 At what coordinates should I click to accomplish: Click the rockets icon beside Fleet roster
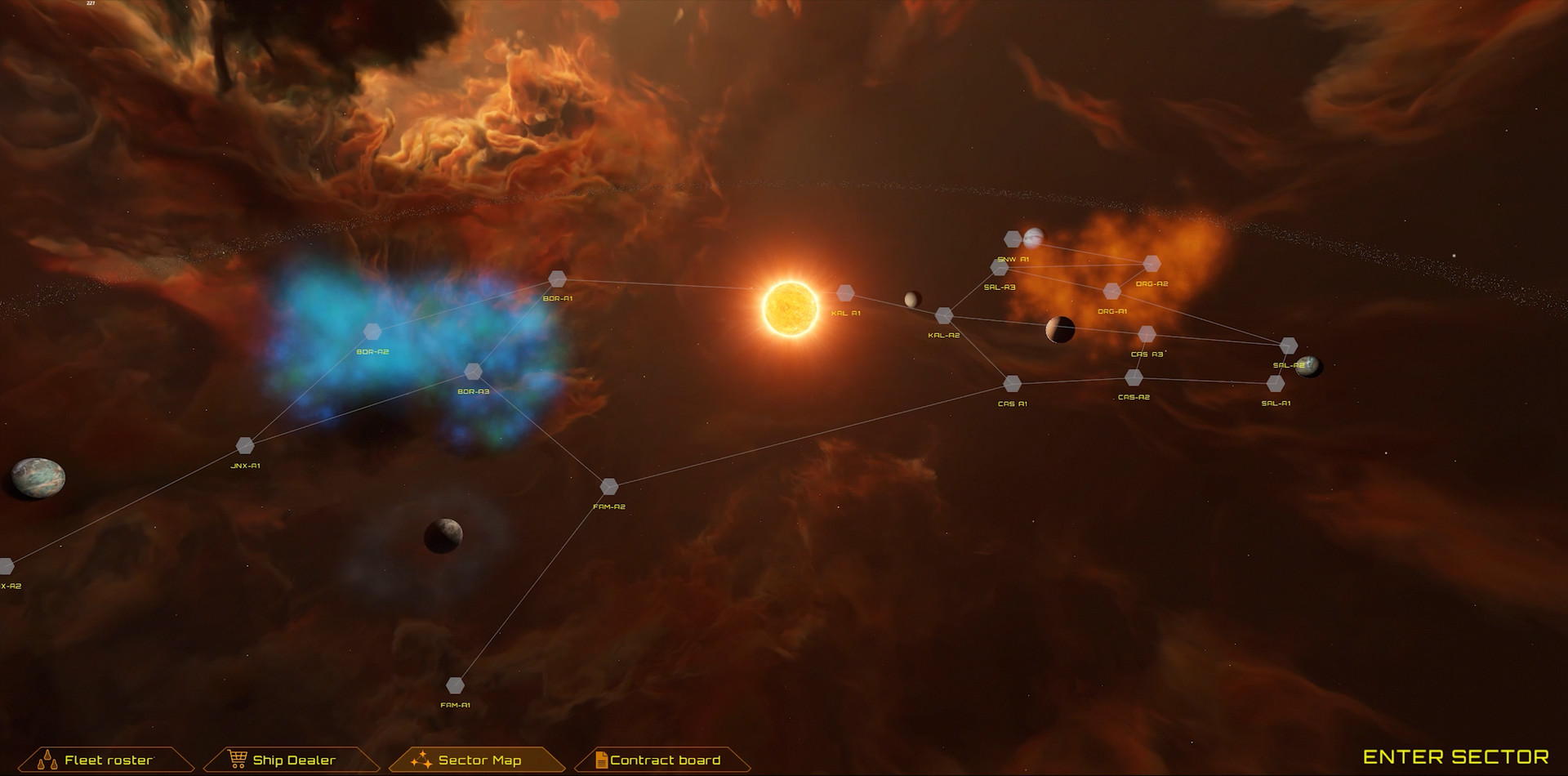[49, 759]
